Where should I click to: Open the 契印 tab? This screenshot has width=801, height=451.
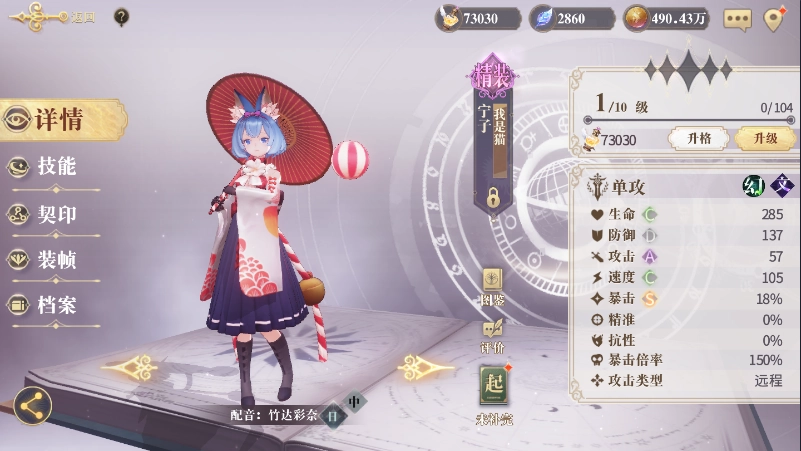[55, 214]
